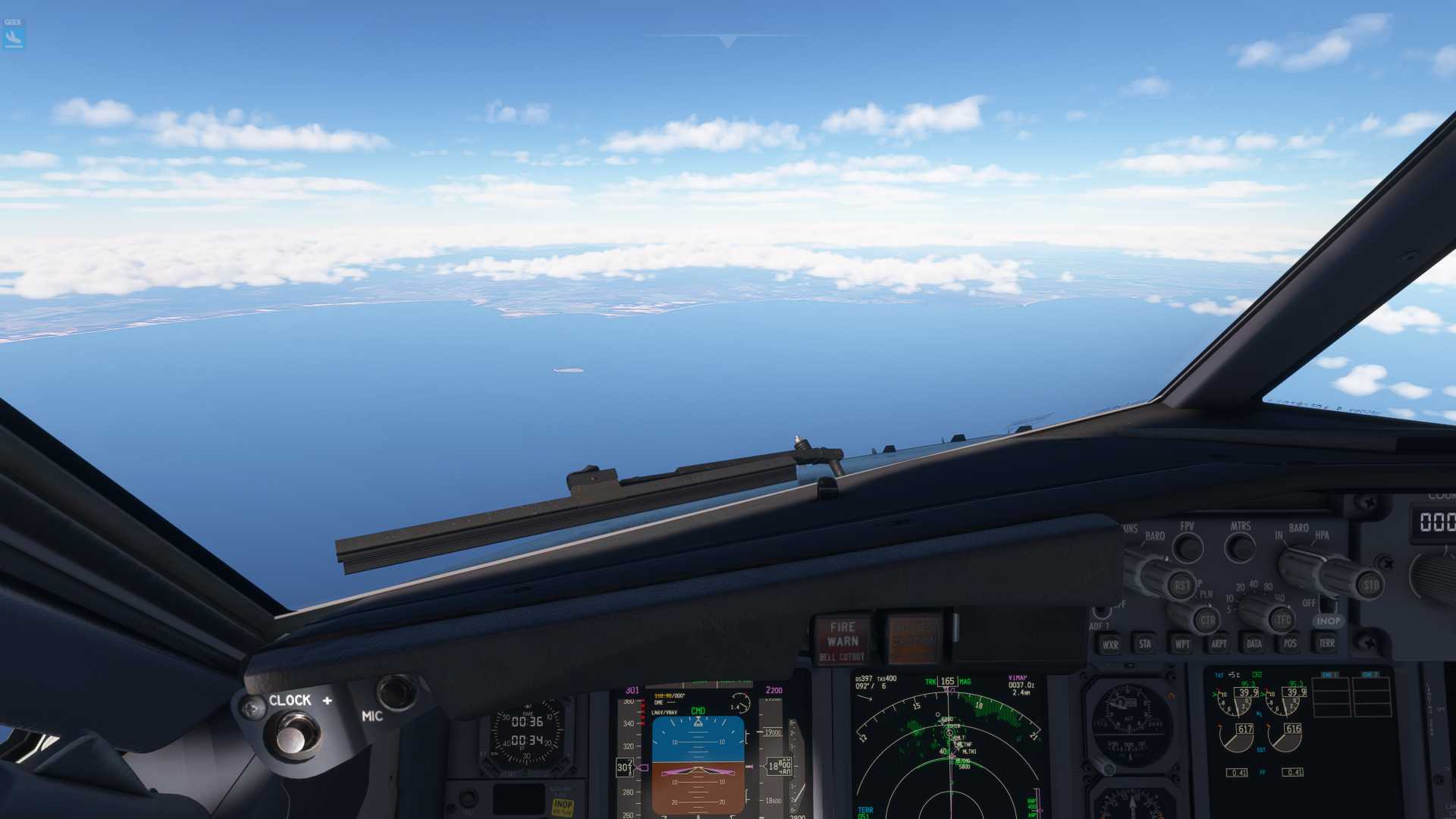Toggle the FPV flight path vector button
This screenshot has width=1456, height=819.
[1188, 547]
